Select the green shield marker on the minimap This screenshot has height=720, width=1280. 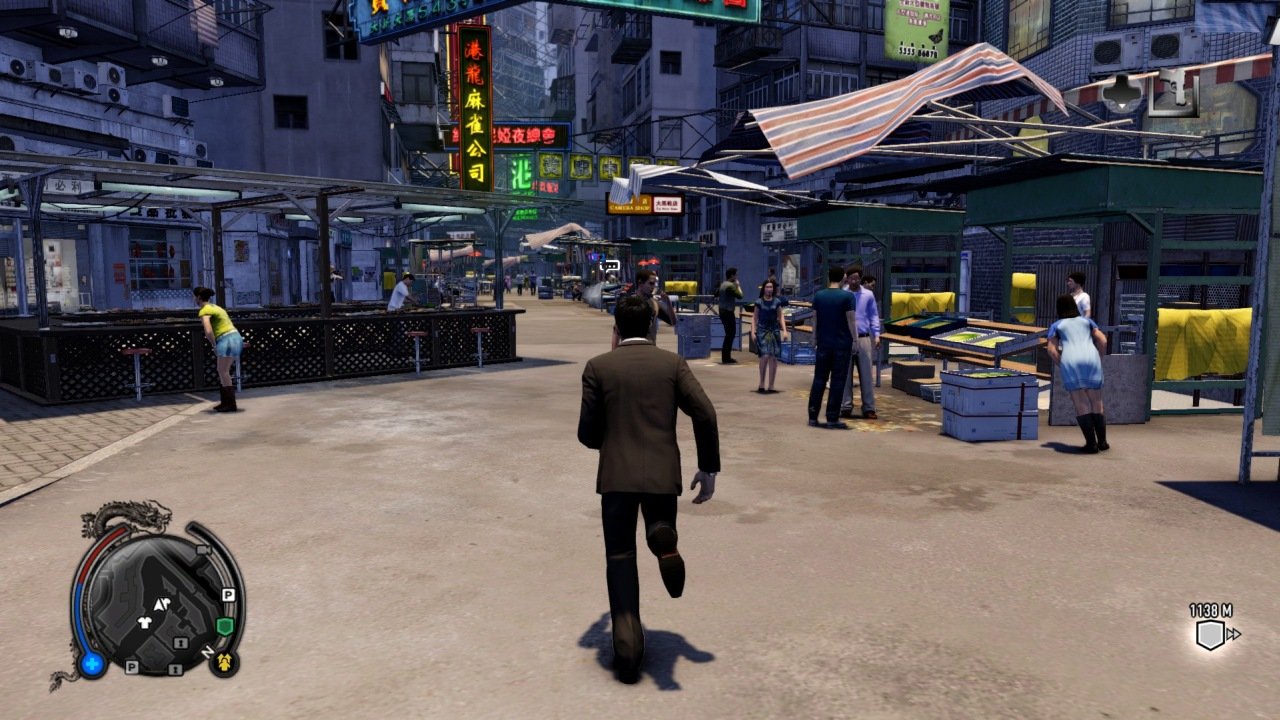224,626
